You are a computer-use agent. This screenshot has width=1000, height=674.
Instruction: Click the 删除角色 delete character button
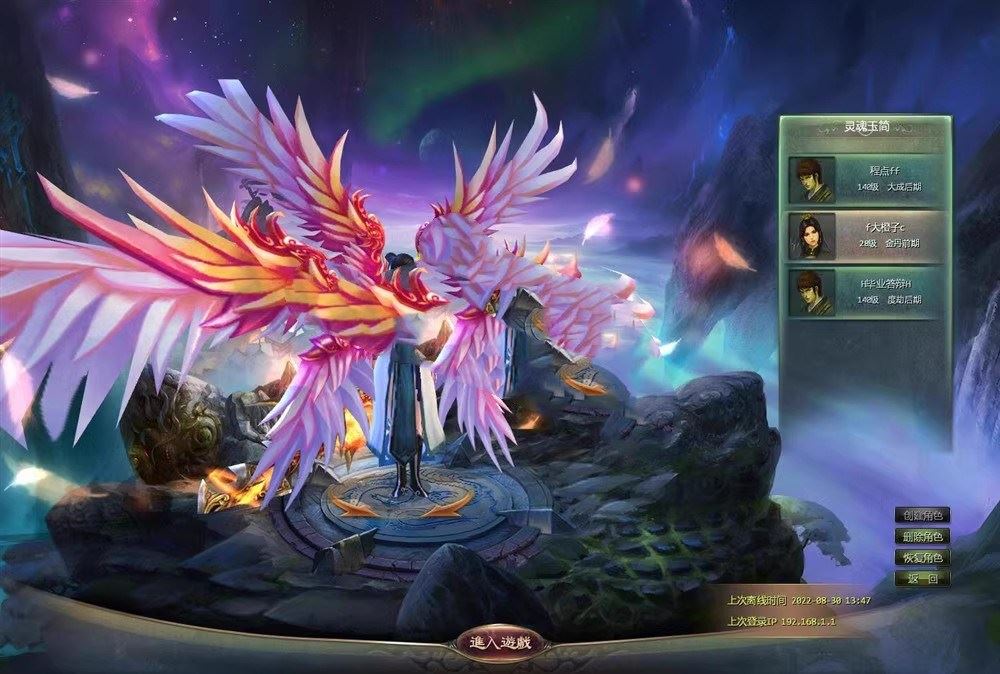tap(922, 537)
